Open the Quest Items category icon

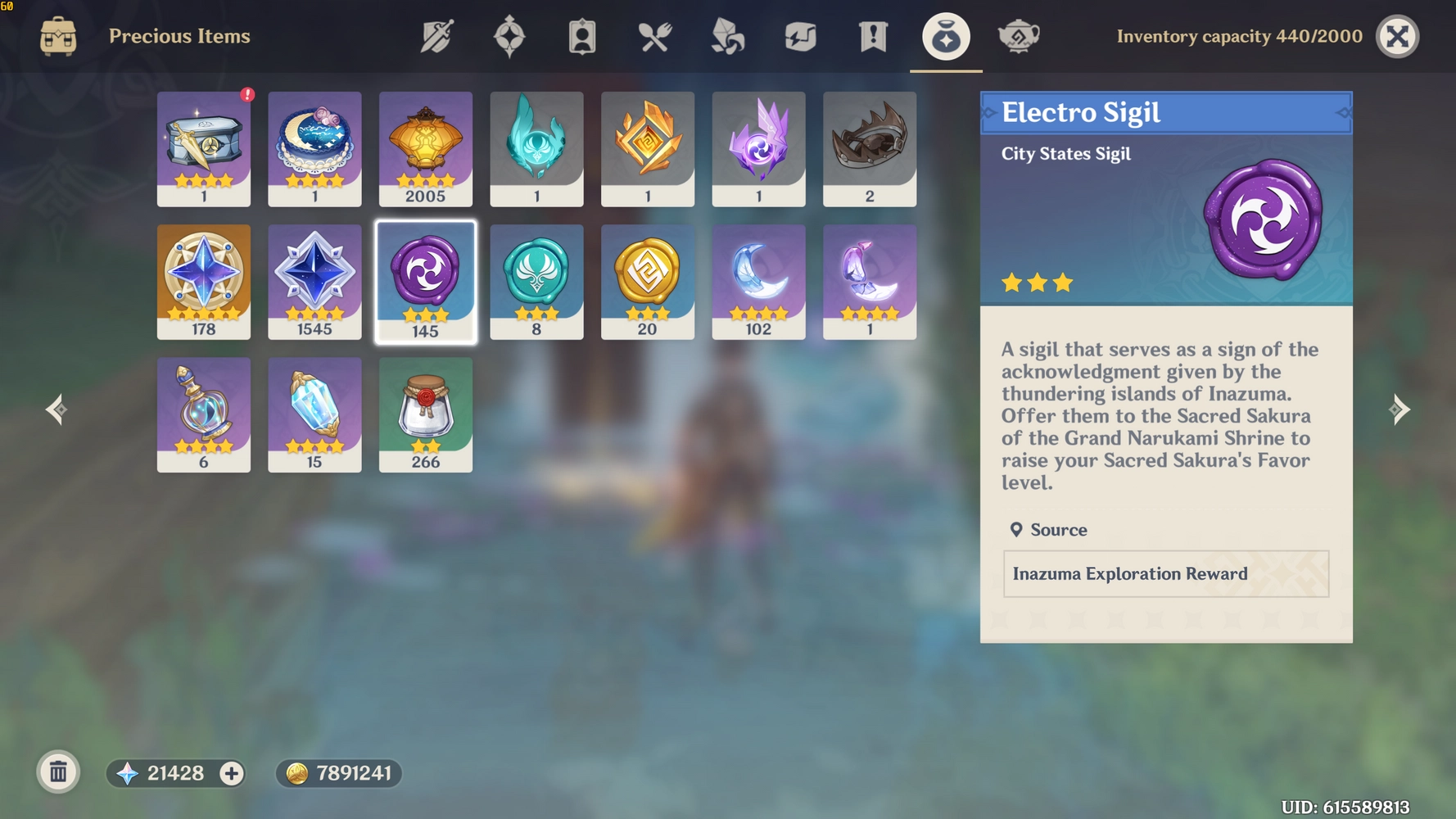tap(873, 36)
